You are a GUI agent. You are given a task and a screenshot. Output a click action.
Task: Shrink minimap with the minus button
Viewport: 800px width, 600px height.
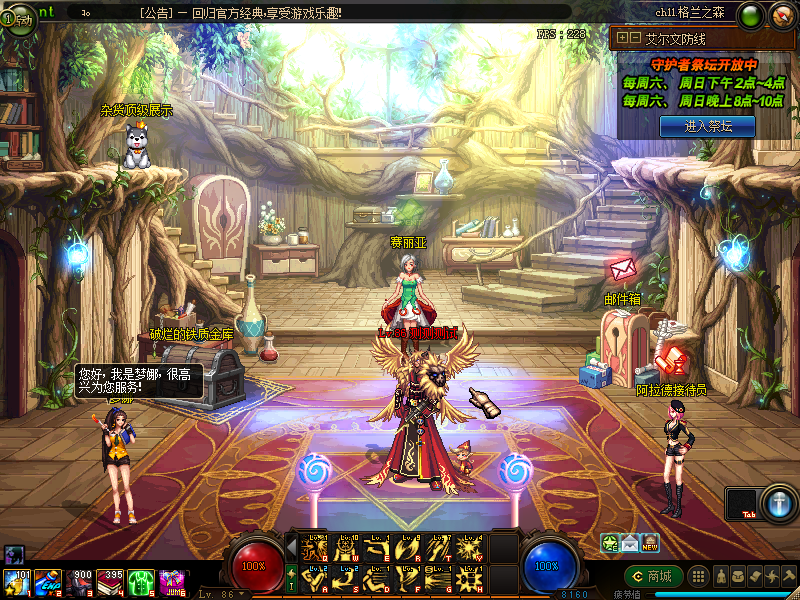pyautogui.click(x=634, y=38)
